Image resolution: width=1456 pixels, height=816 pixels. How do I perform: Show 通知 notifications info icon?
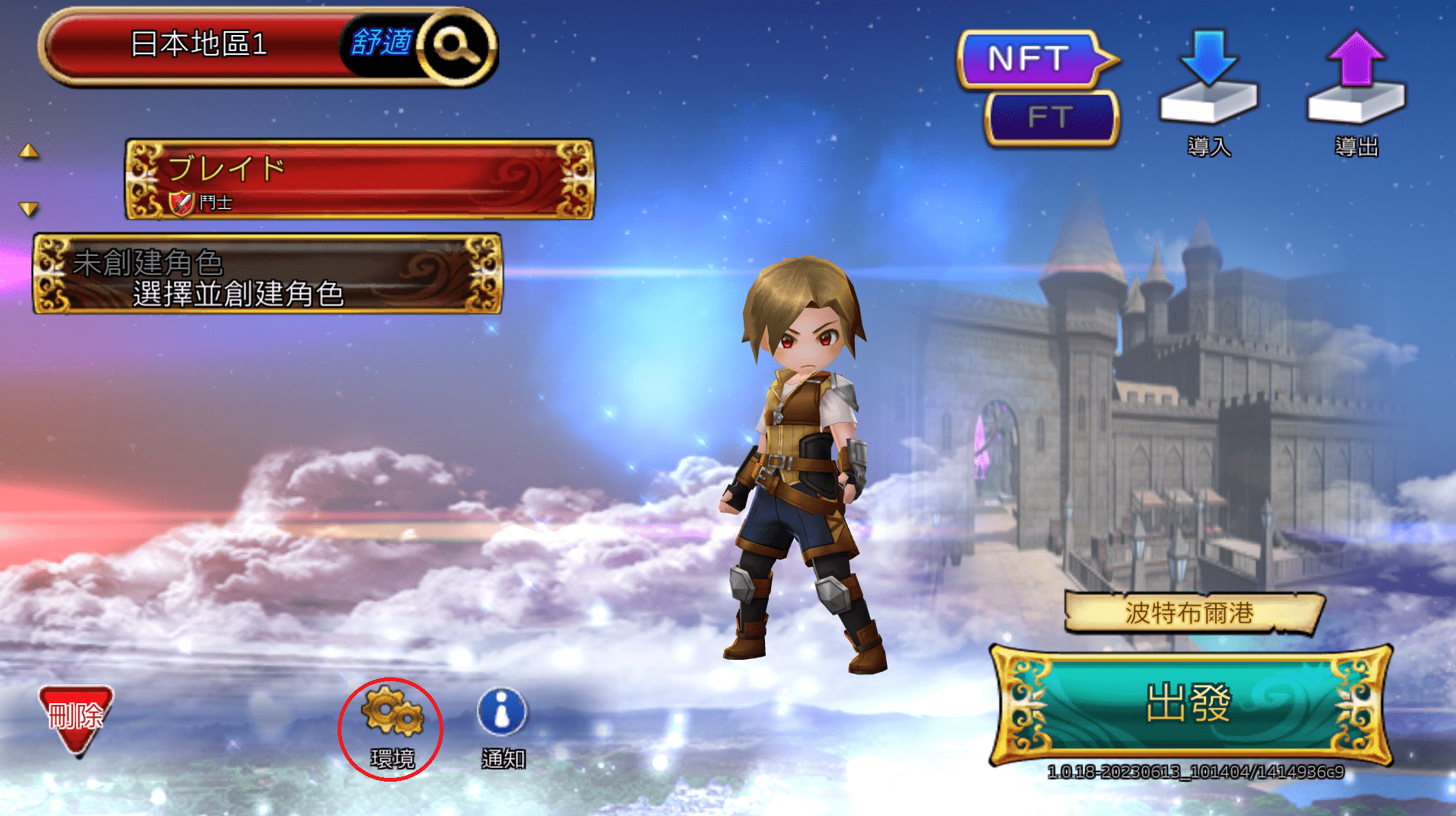(502, 724)
